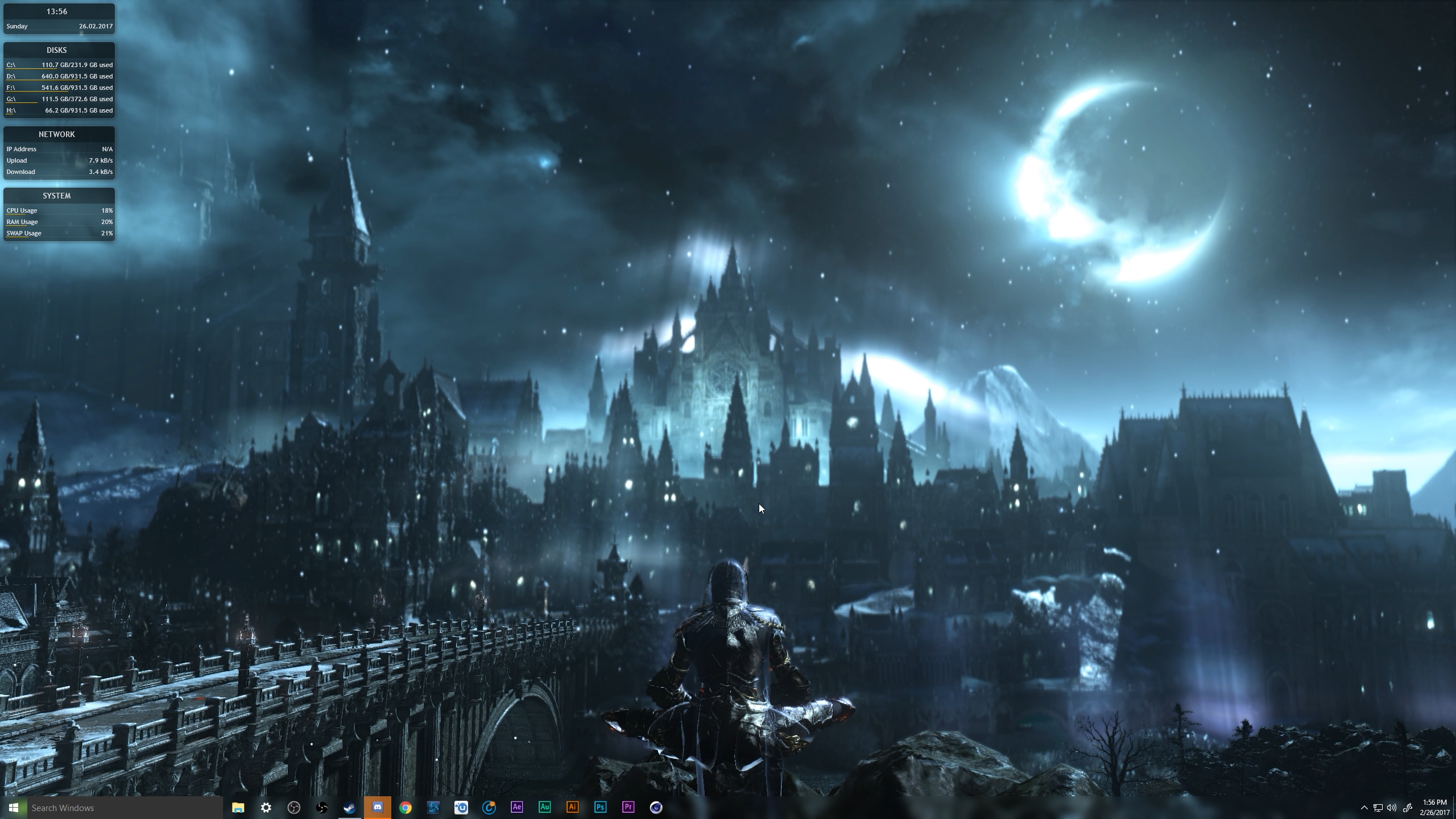The height and width of the screenshot is (819, 1456).
Task: Start Battle.net launcher
Action: 434,807
